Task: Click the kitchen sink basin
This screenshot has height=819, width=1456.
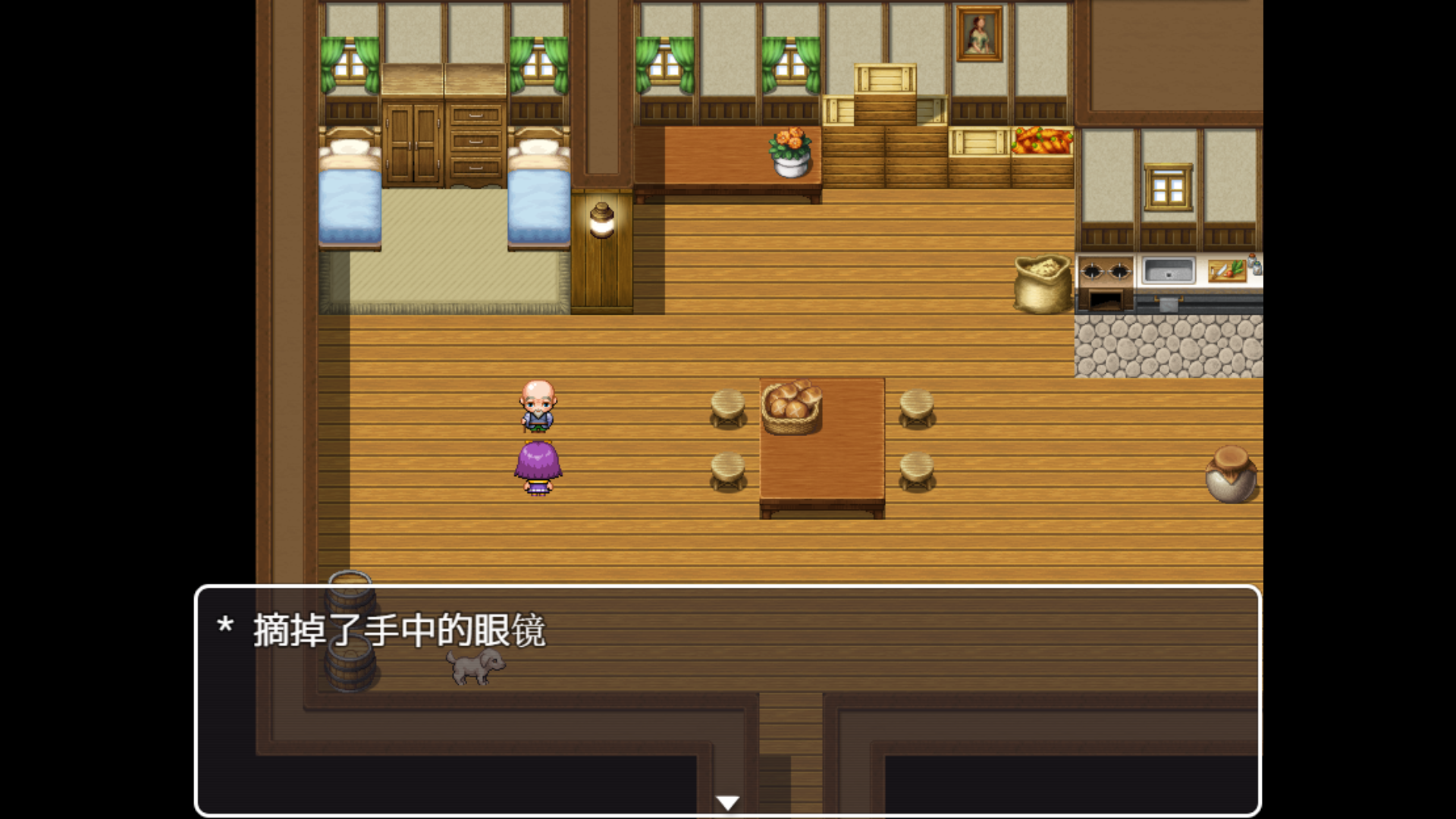Action: click(1169, 268)
